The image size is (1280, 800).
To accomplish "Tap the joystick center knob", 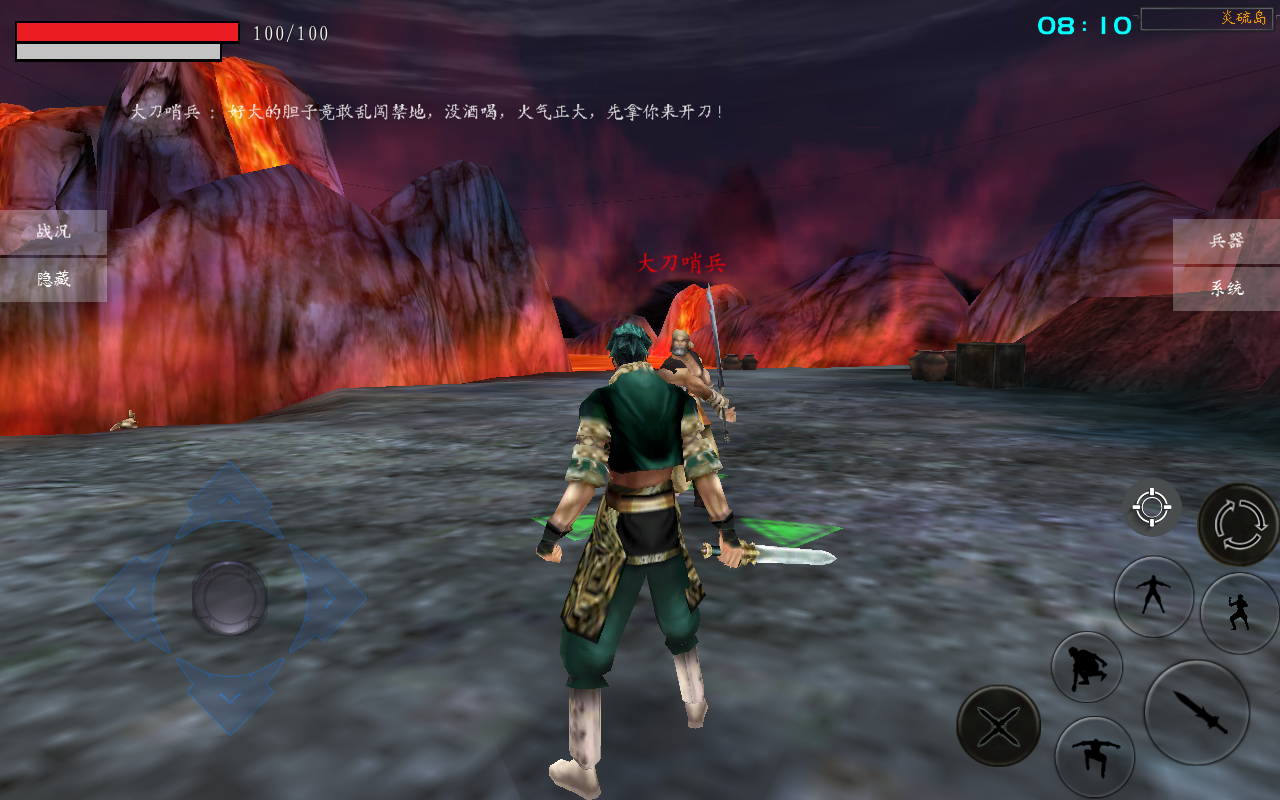I will 229,598.
